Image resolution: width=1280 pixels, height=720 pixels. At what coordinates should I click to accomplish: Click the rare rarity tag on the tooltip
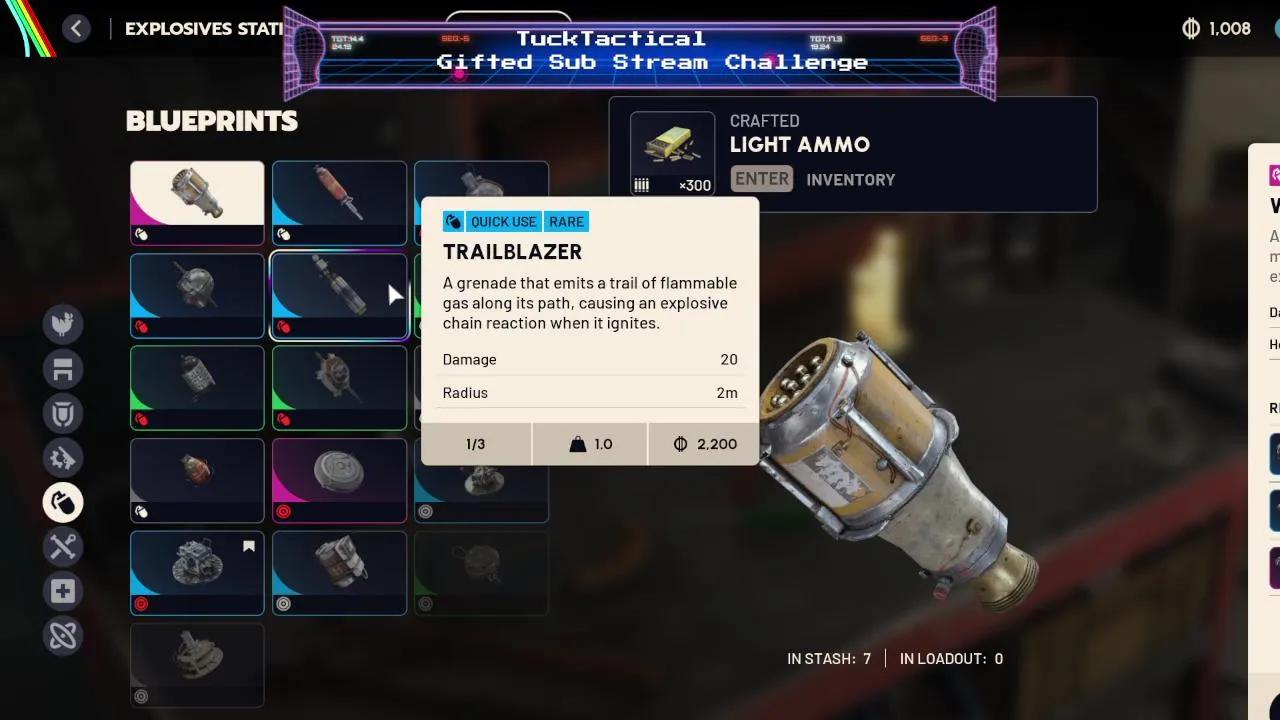(566, 221)
